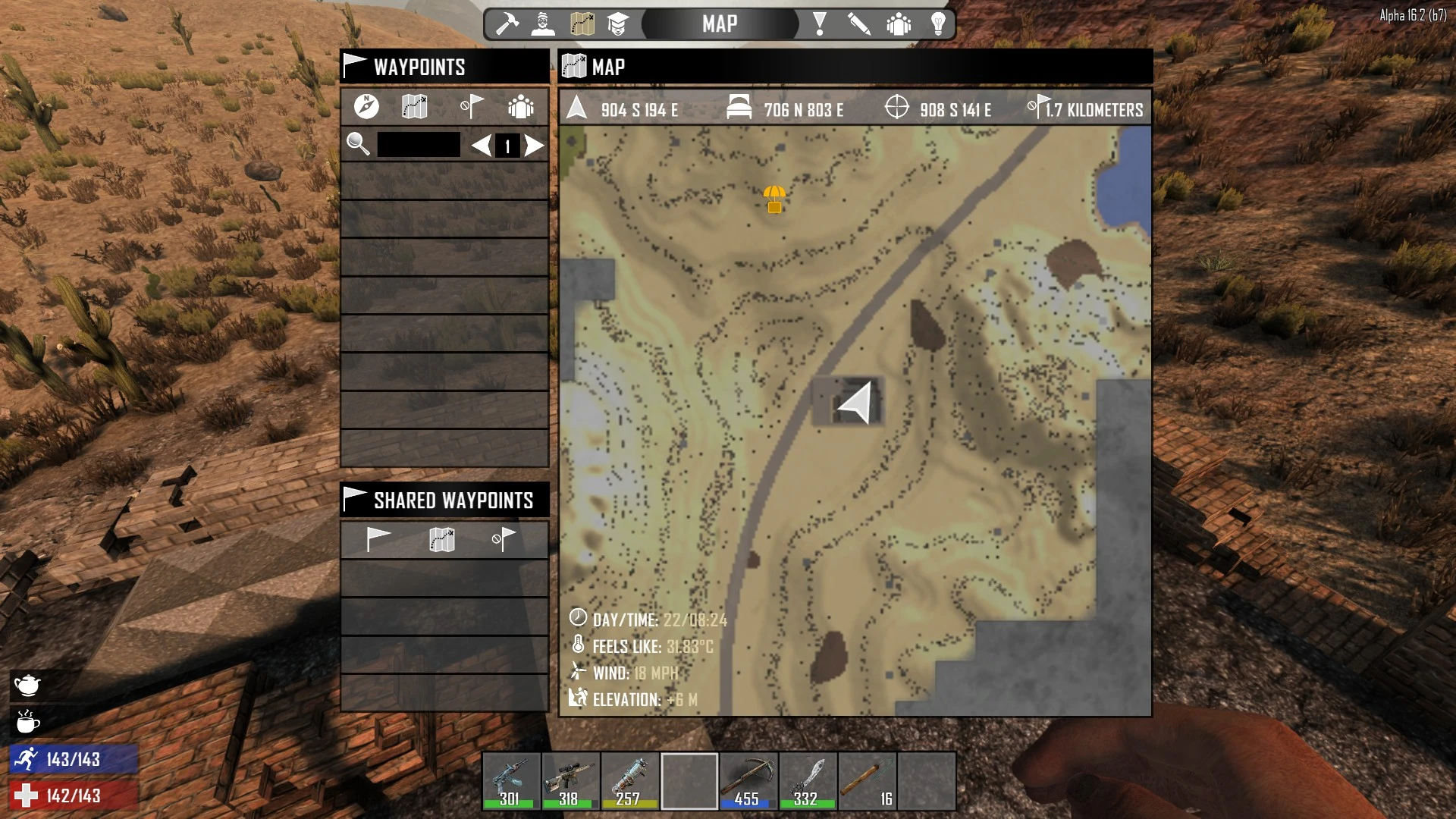Open the journal tab with the pencil icon

click(858, 24)
